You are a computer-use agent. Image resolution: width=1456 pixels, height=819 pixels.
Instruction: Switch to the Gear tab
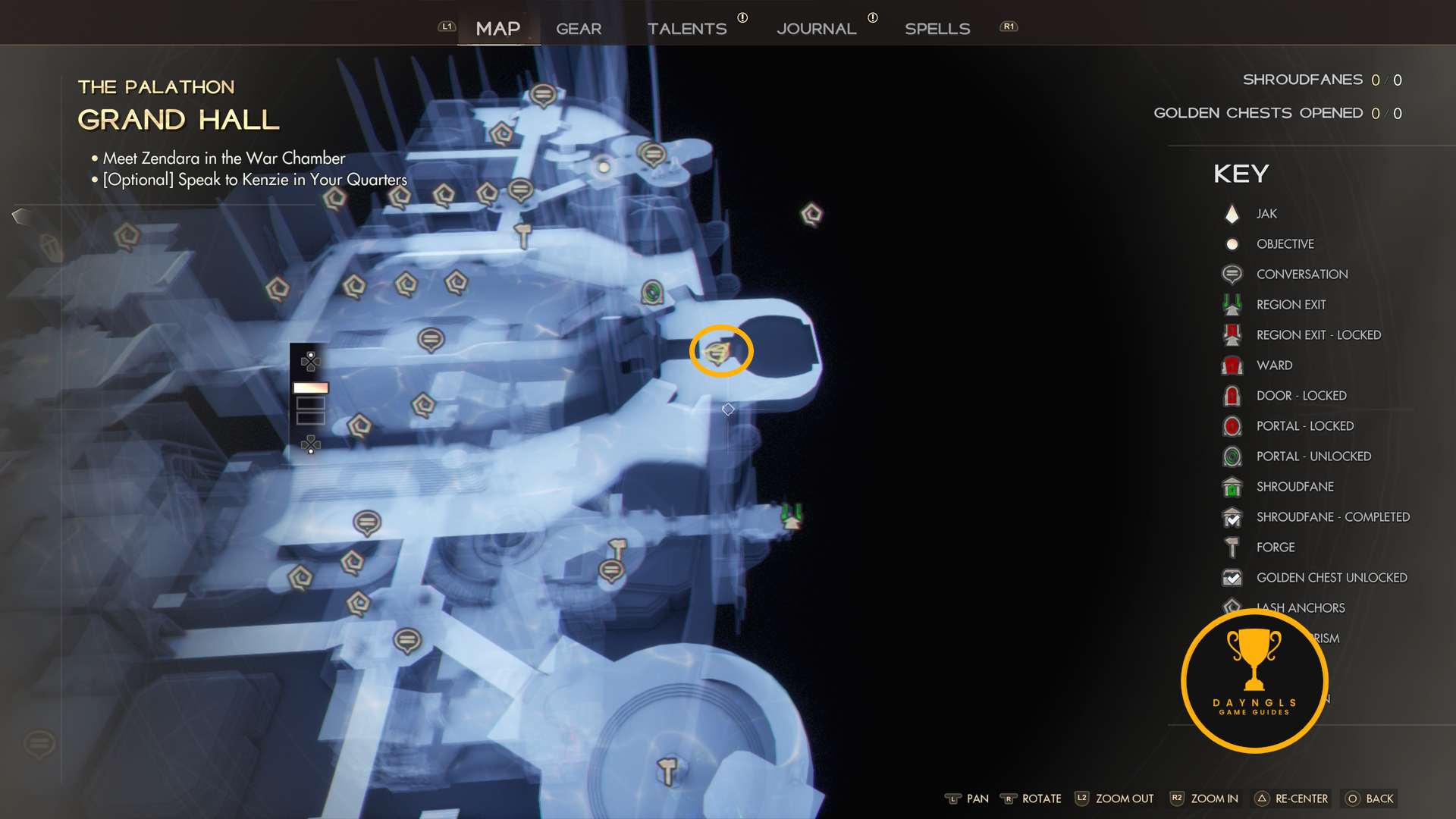(579, 29)
